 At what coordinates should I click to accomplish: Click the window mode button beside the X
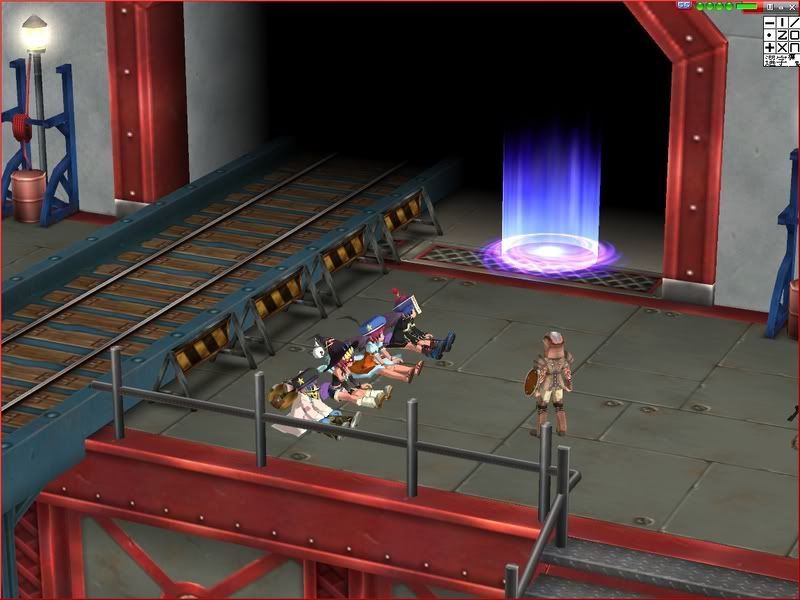[x=780, y=6]
